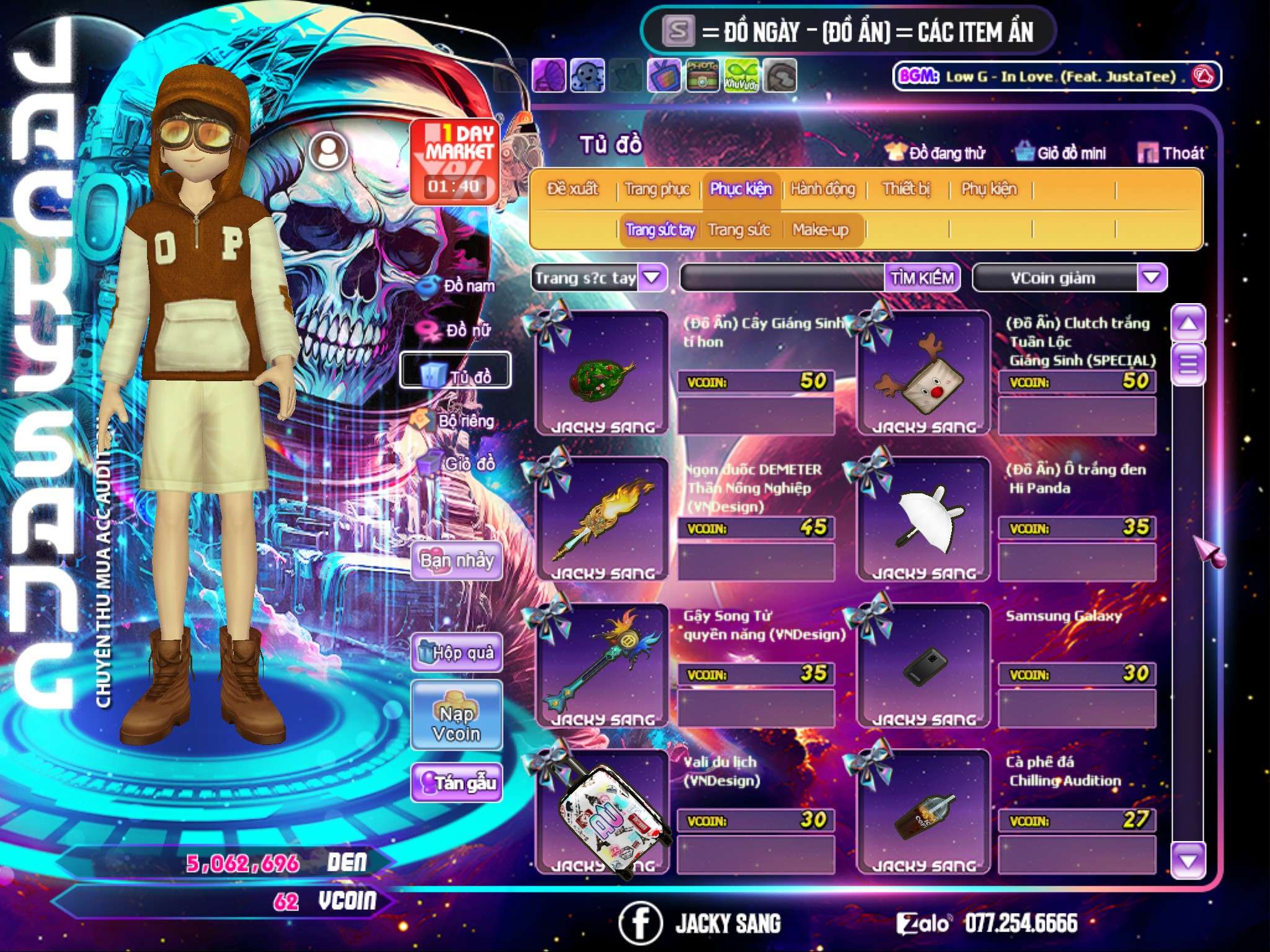Click the Bạn nhảy button
This screenshot has width=1270, height=952.
pyautogui.click(x=456, y=561)
